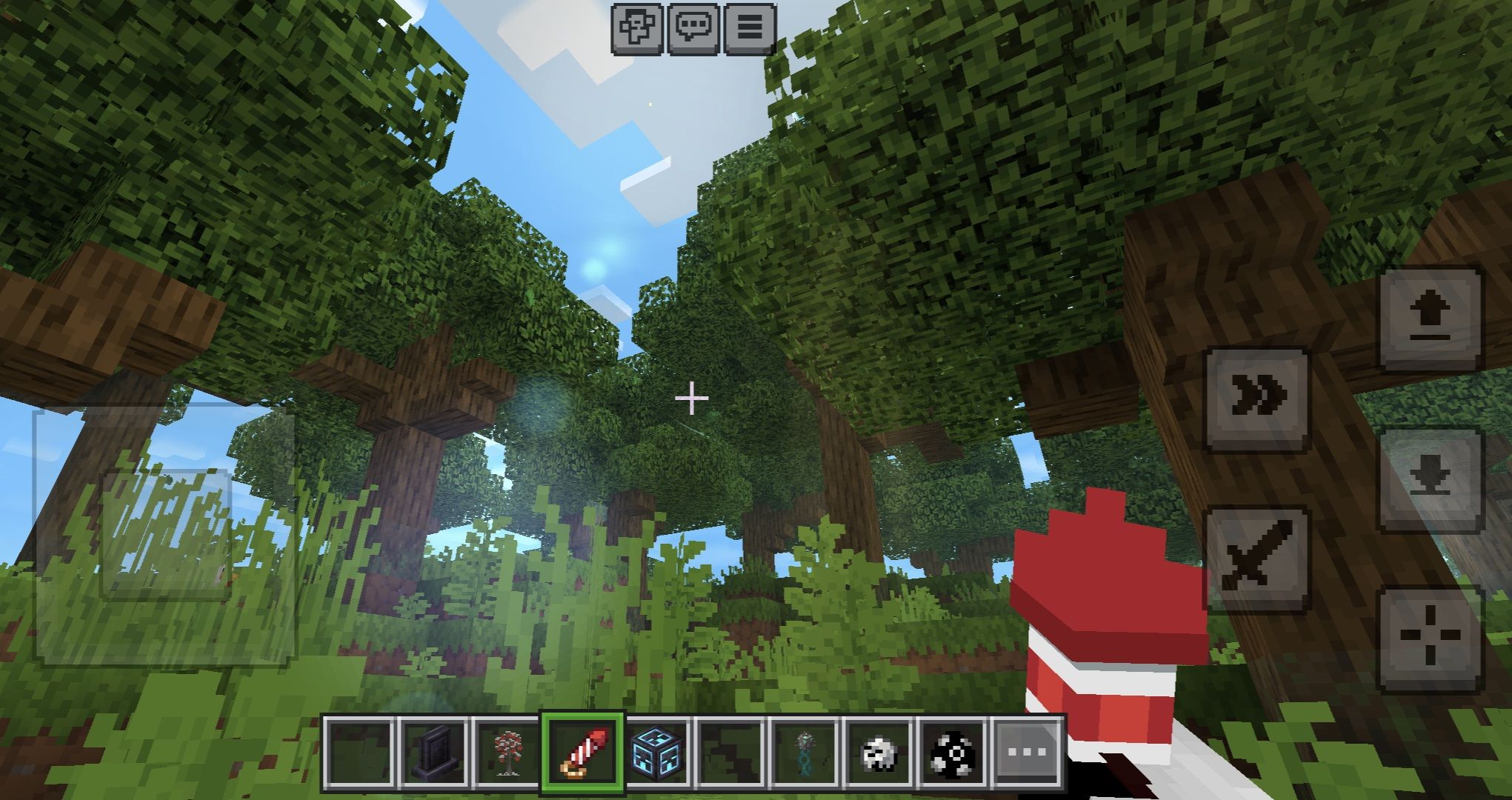Screen dimensions: 1512x800
Task: Open inventory with the three-dots button
Action: click(1028, 753)
